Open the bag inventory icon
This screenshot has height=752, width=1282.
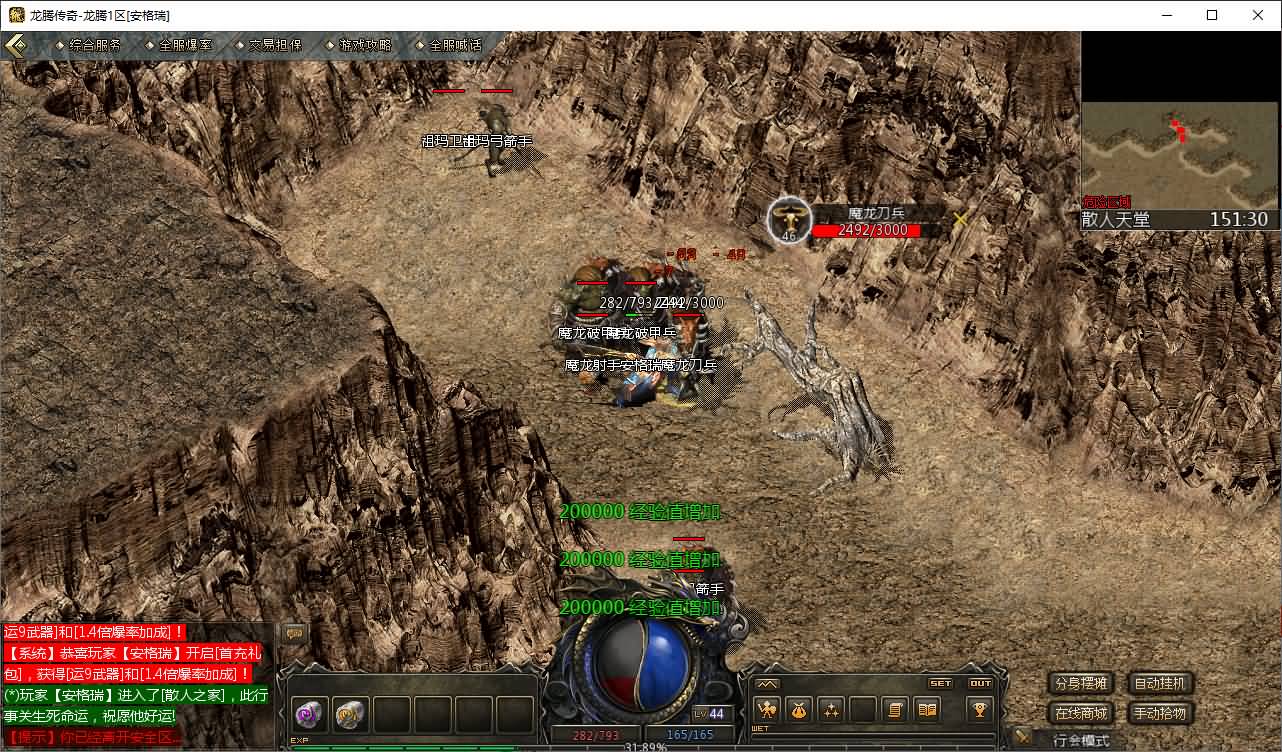799,710
